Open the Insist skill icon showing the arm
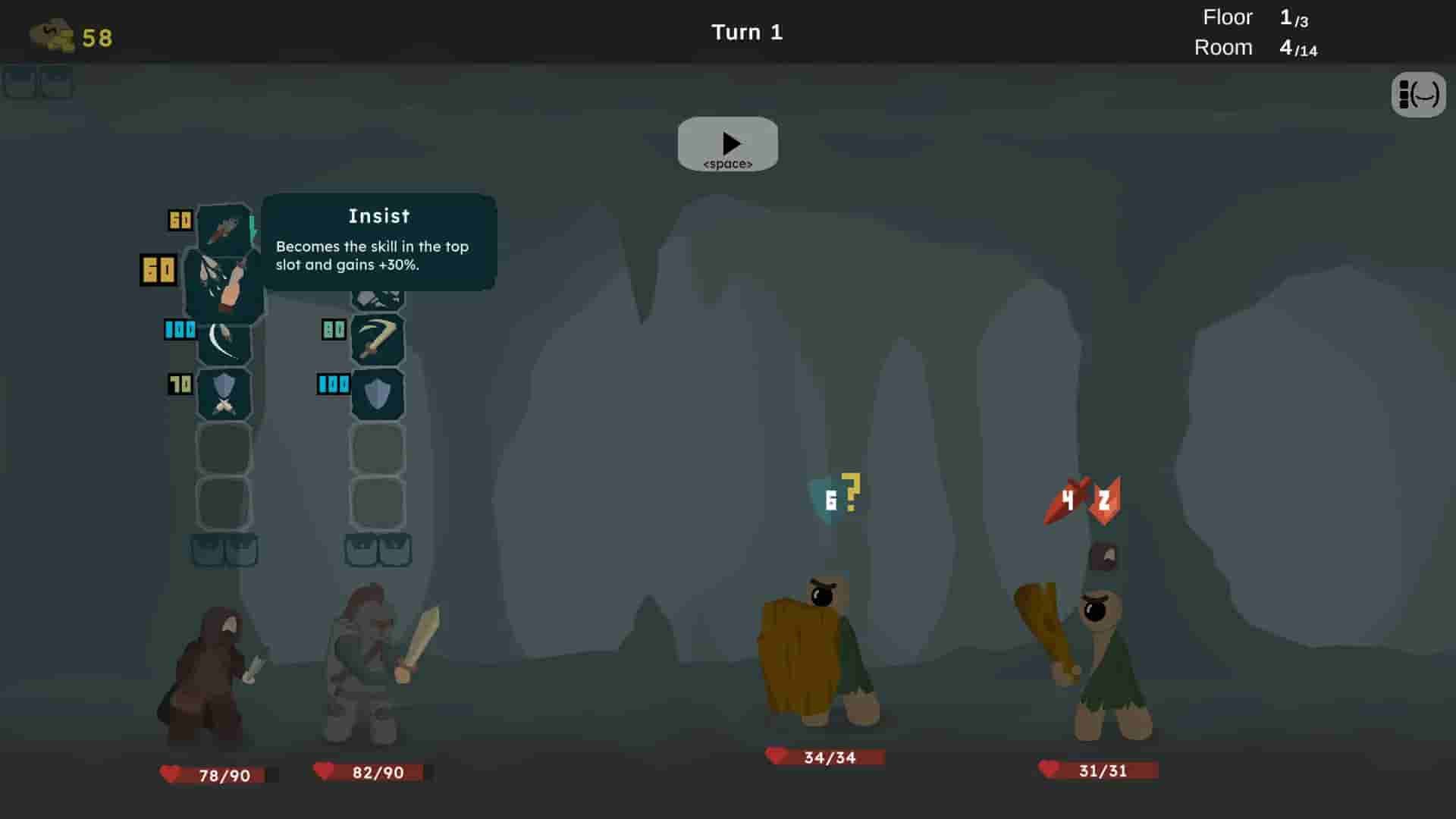Image resolution: width=1456 pixels, height=819 pixels. pos(224,284)
